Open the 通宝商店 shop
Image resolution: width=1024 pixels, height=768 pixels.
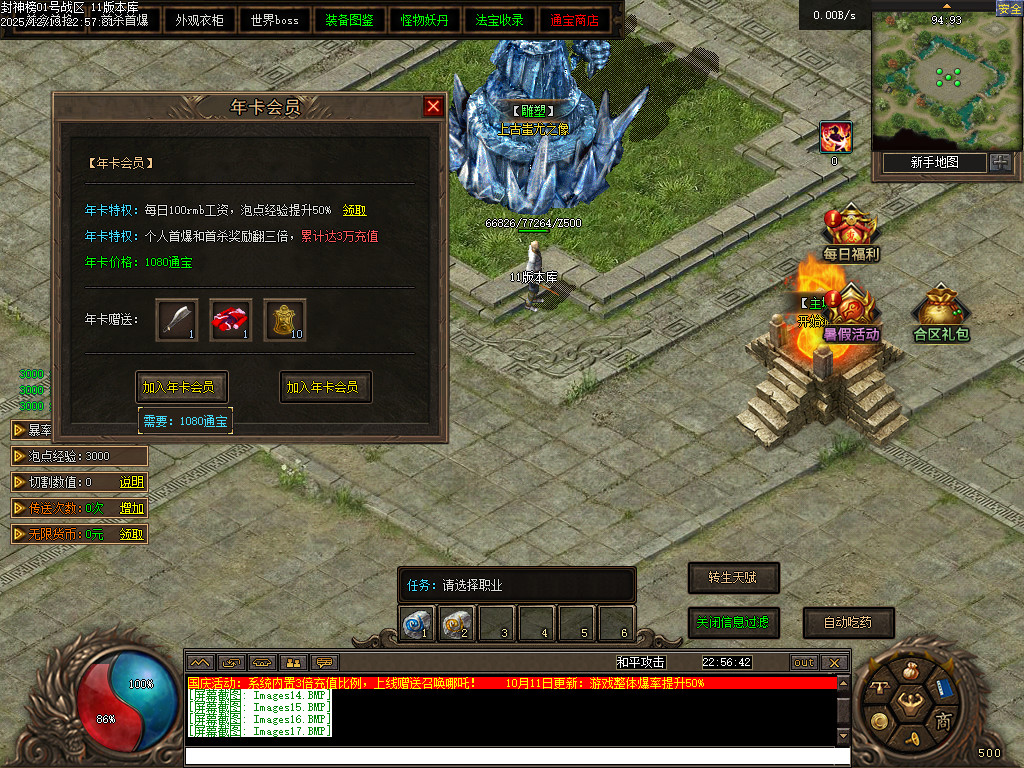click(x=575, y=20)
